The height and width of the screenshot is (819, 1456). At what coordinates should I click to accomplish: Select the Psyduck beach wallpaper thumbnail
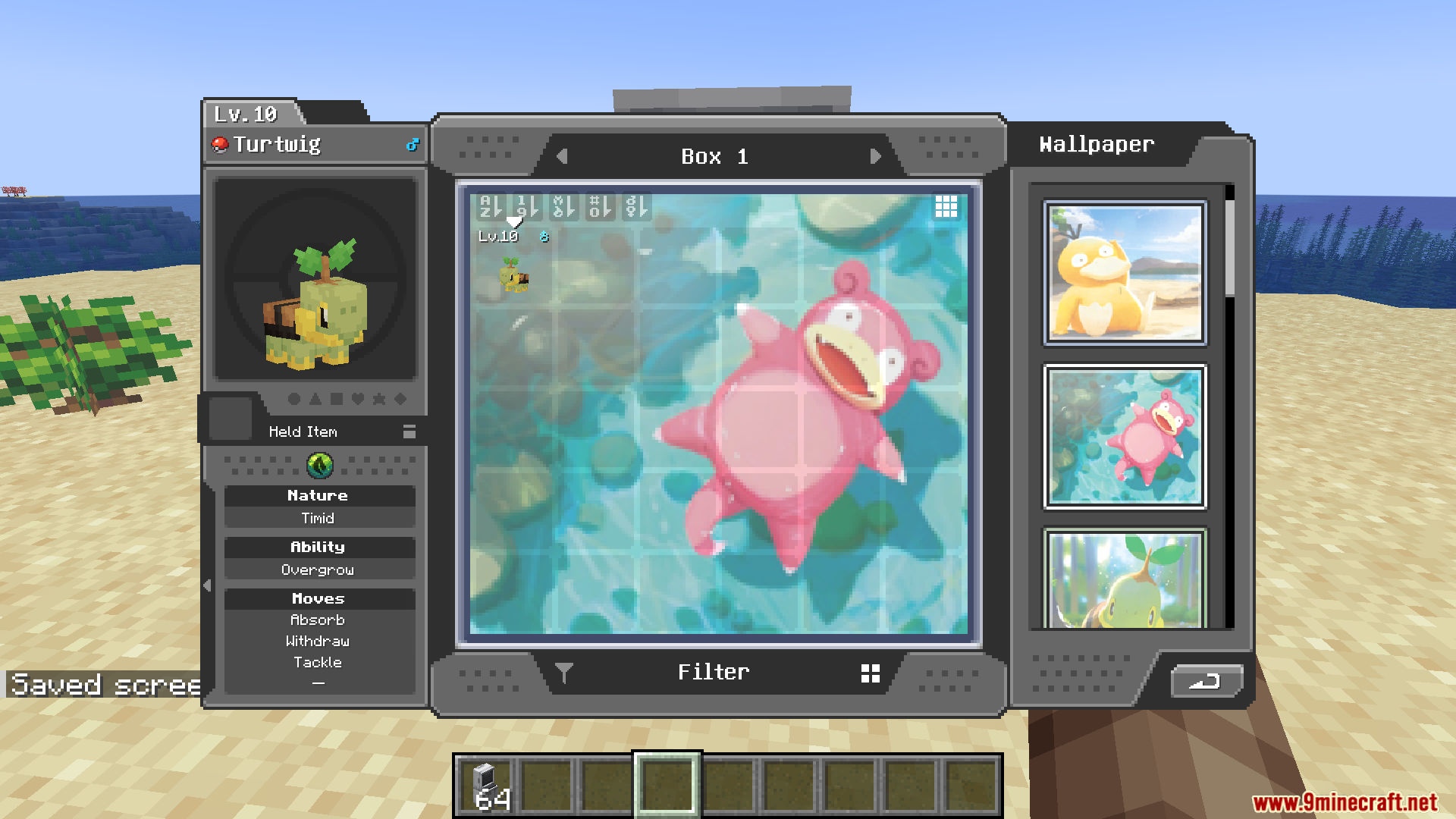point(1125,271)
